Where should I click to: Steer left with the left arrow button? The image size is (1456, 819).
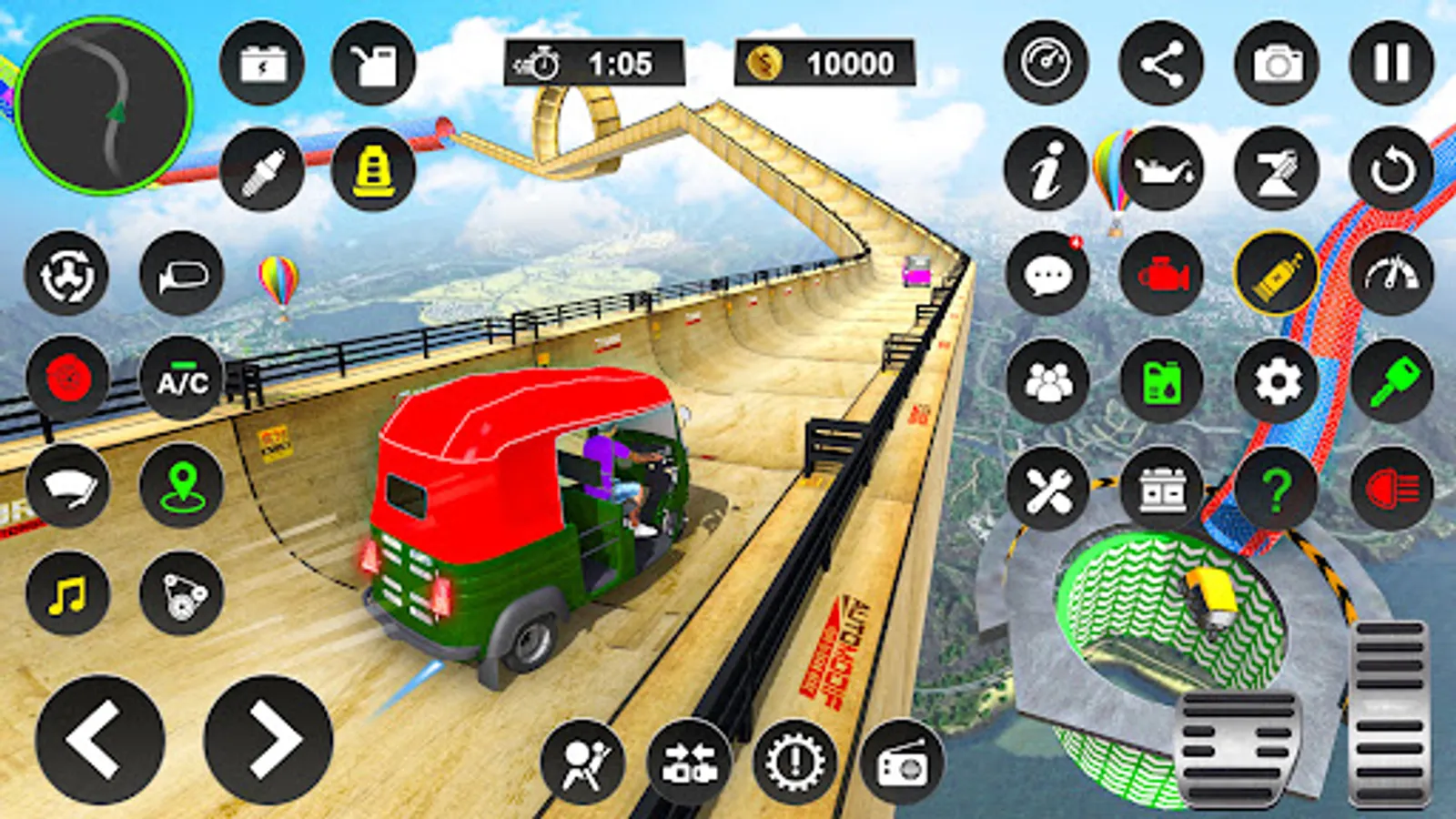pyautogui.click(x=100, y=739)
